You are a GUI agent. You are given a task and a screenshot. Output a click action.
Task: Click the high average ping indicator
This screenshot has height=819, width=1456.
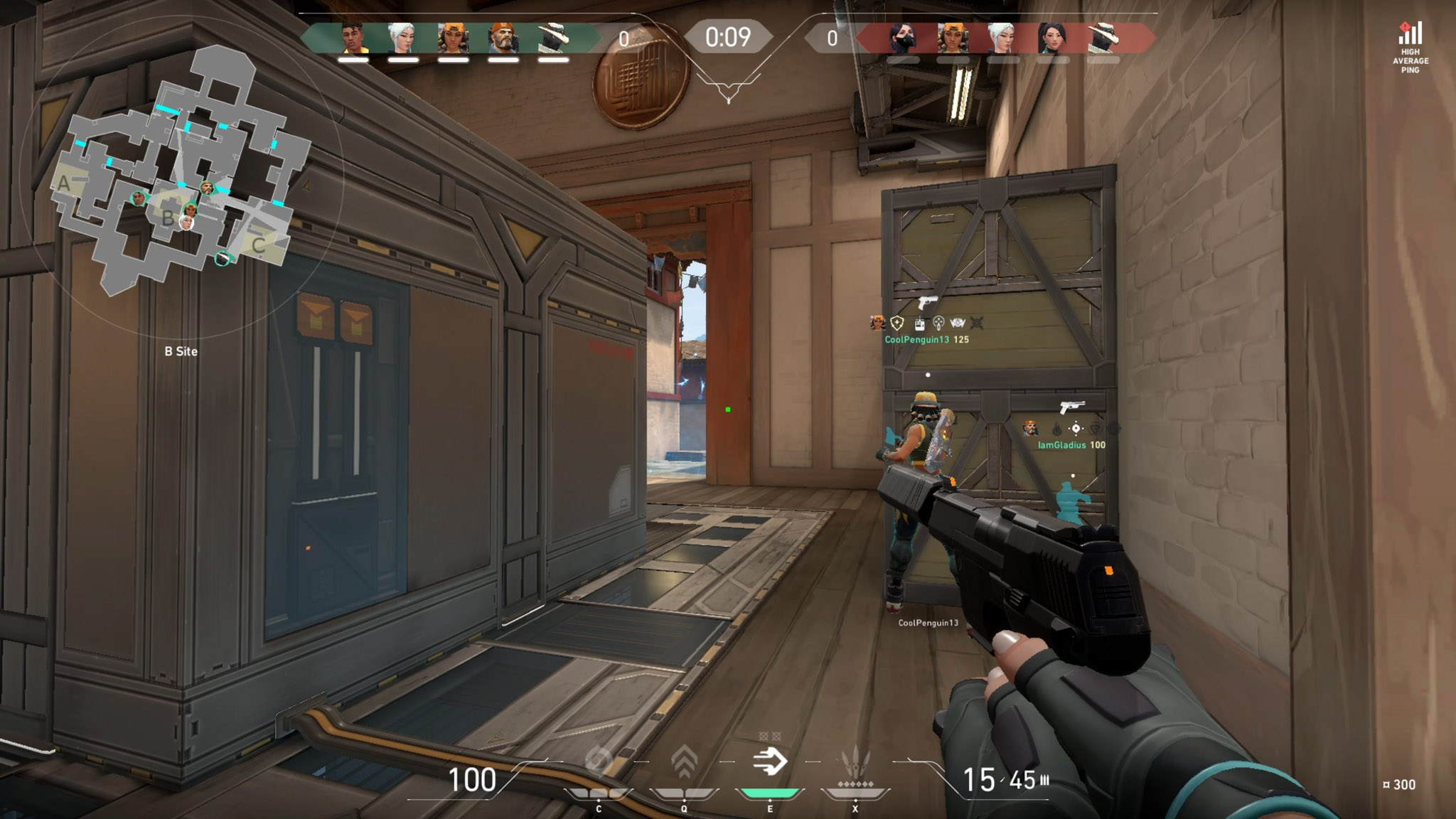click(1410, 48)
